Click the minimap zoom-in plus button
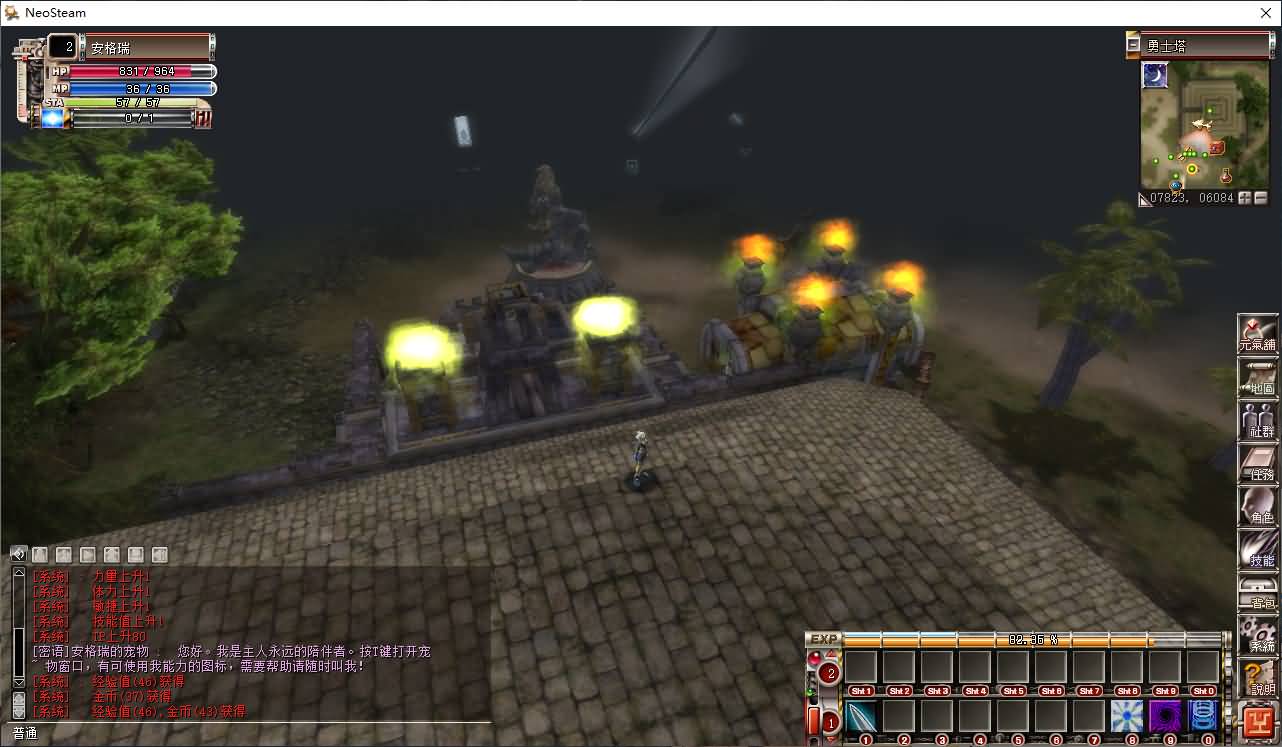 1245,198
